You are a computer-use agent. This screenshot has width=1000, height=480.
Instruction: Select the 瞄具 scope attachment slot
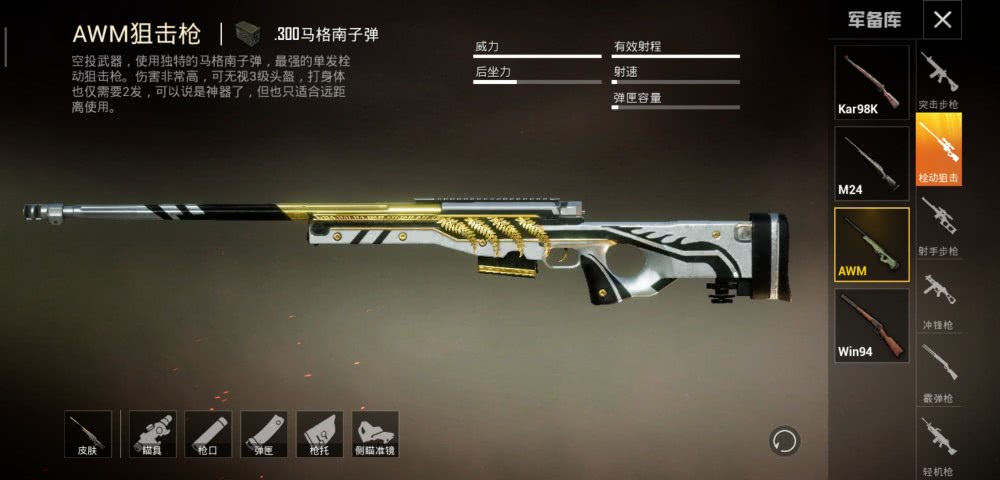pos(152,435)
